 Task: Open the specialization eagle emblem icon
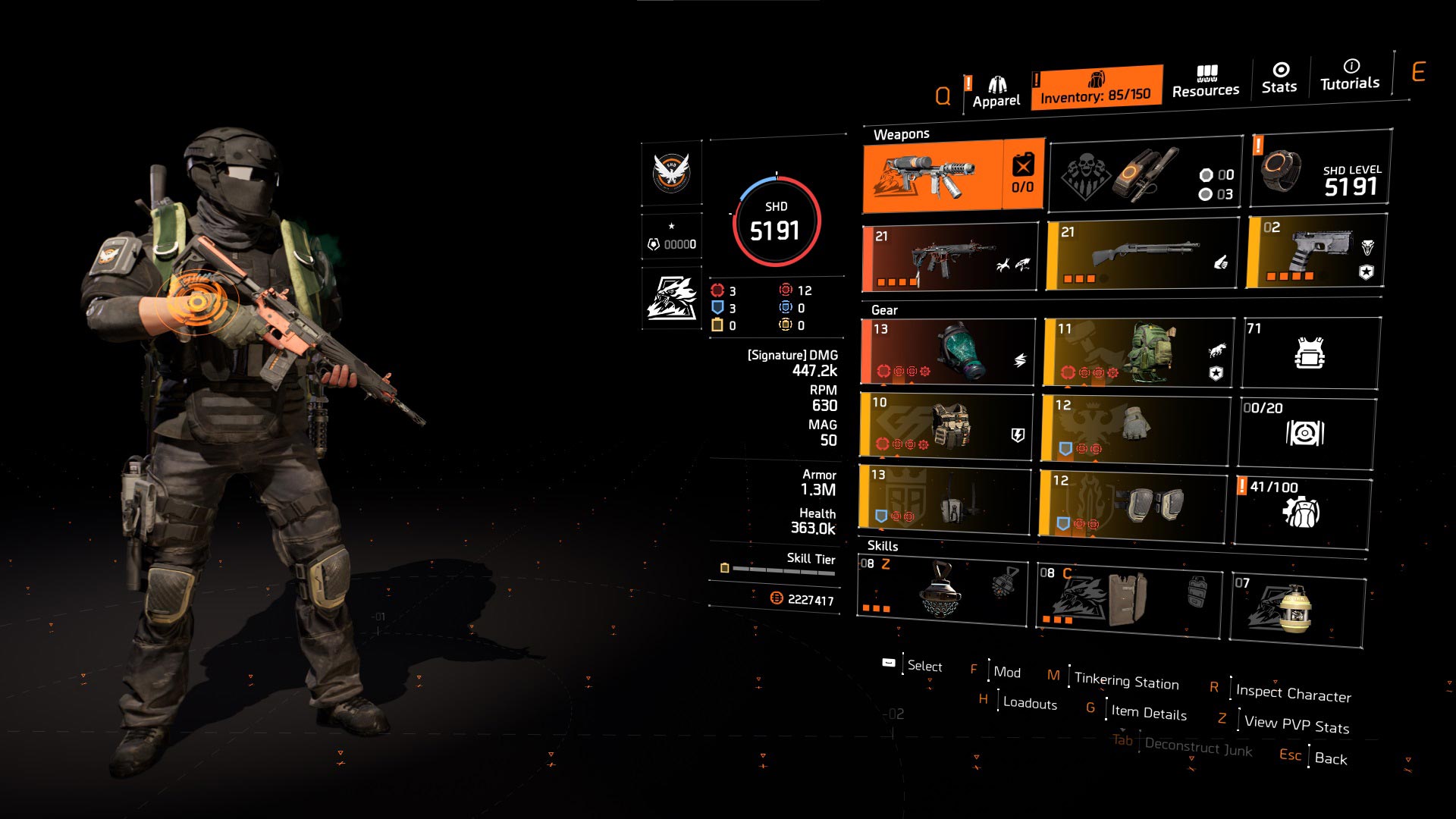click(672, 297)
